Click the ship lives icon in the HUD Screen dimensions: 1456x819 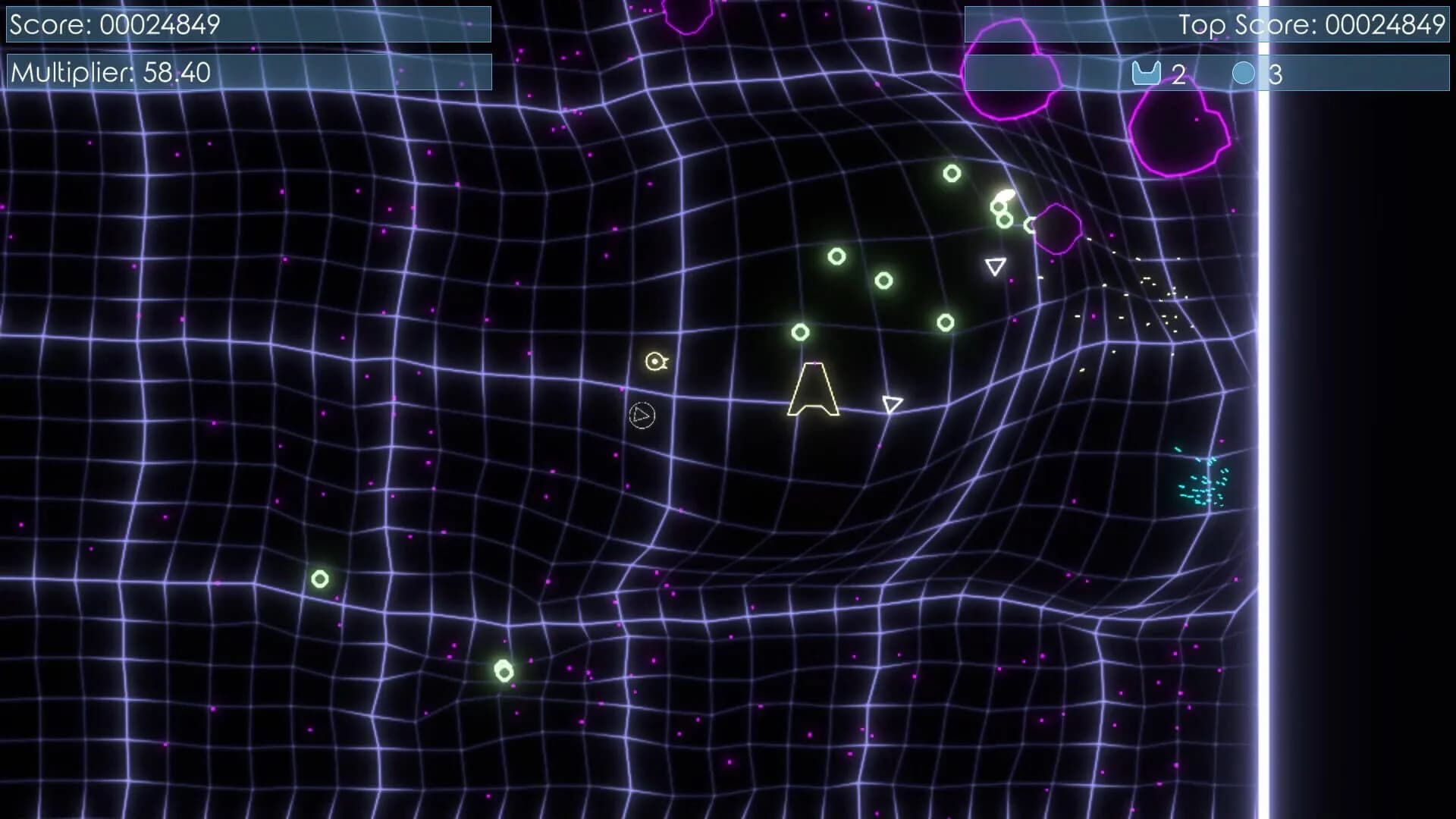tap(1147, 73)
